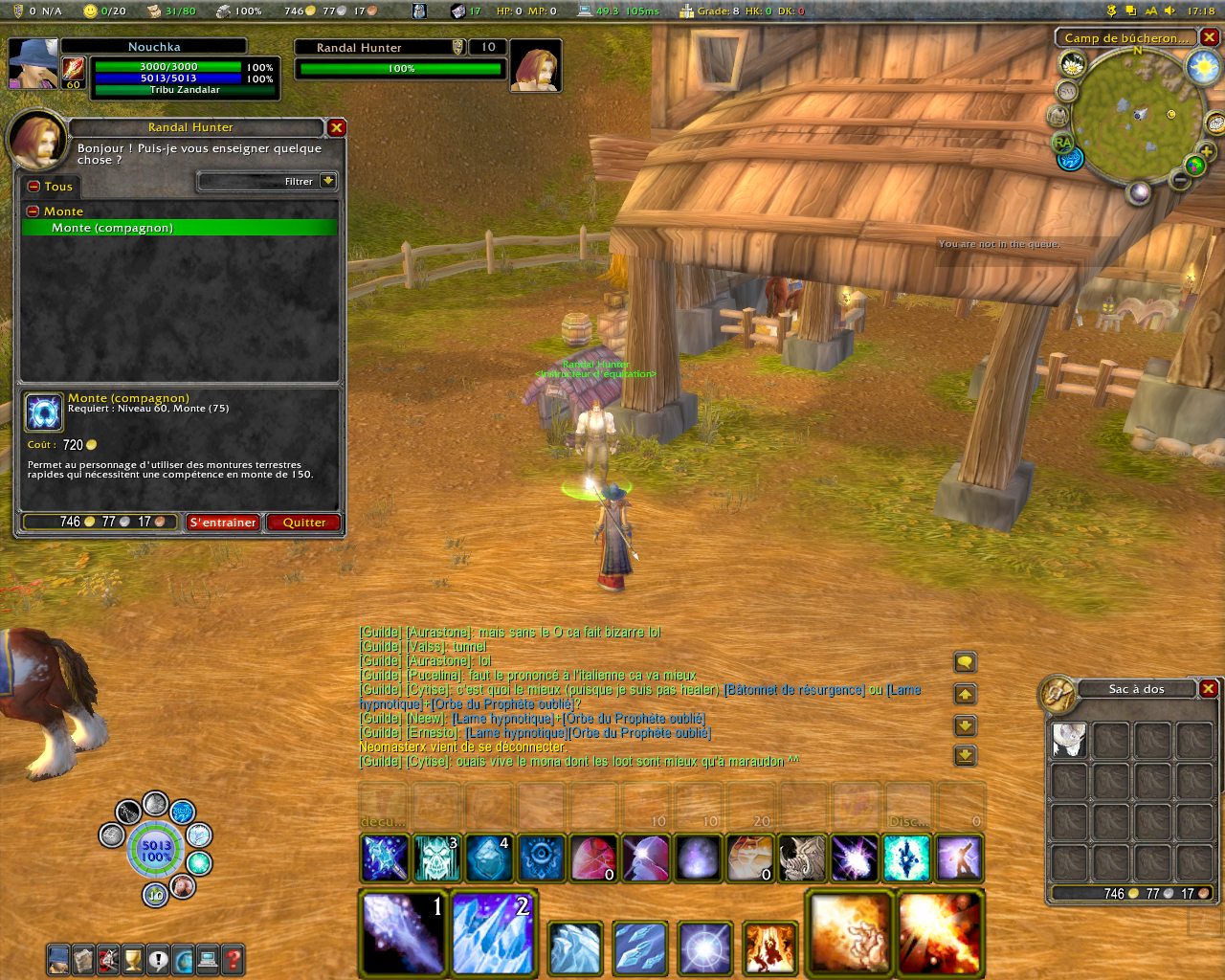This screenshot has height=980, width=1225.
Task: Open the Filtrer dropdown
Action: 328,181
